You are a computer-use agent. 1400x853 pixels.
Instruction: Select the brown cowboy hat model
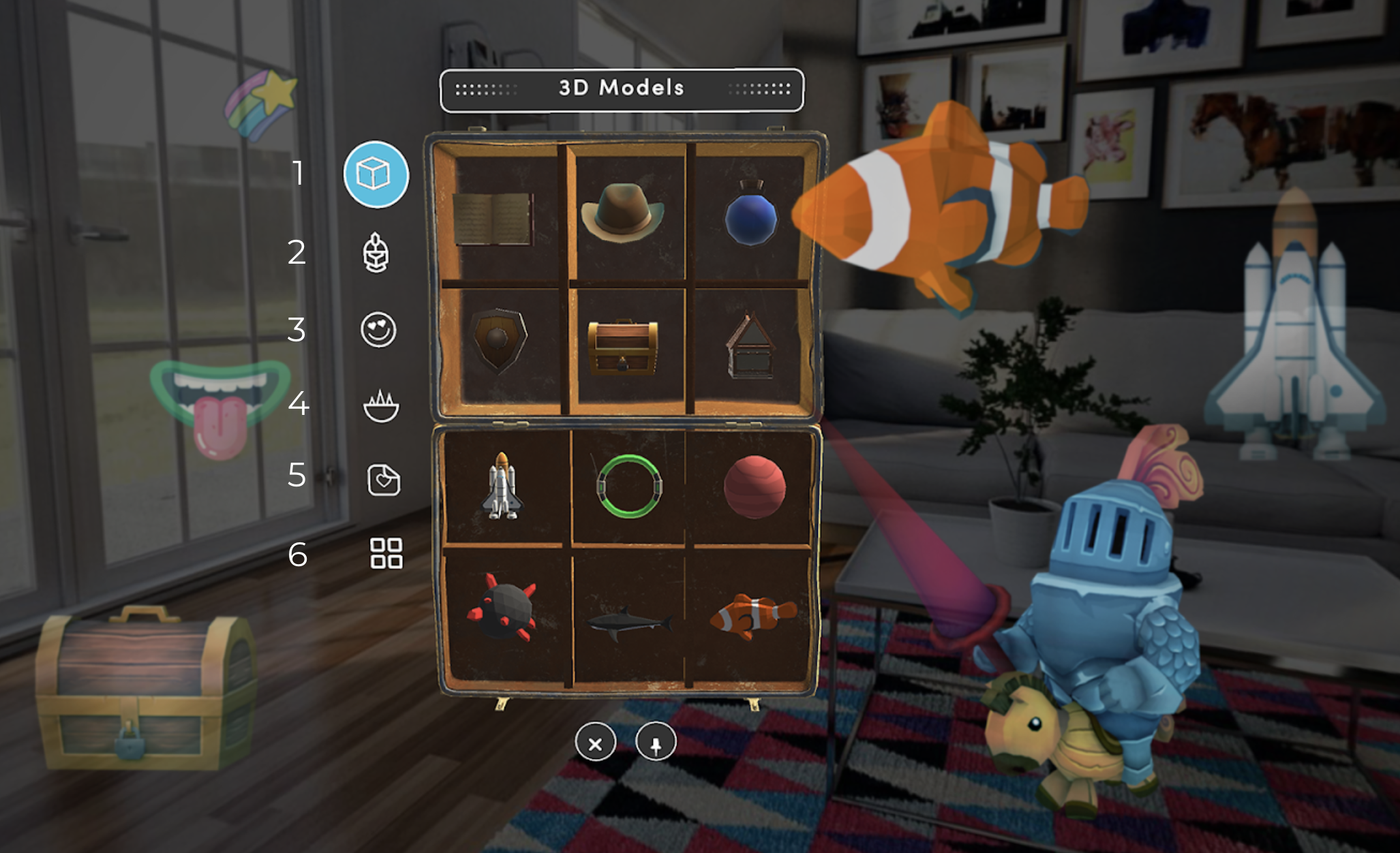(622, 213)
